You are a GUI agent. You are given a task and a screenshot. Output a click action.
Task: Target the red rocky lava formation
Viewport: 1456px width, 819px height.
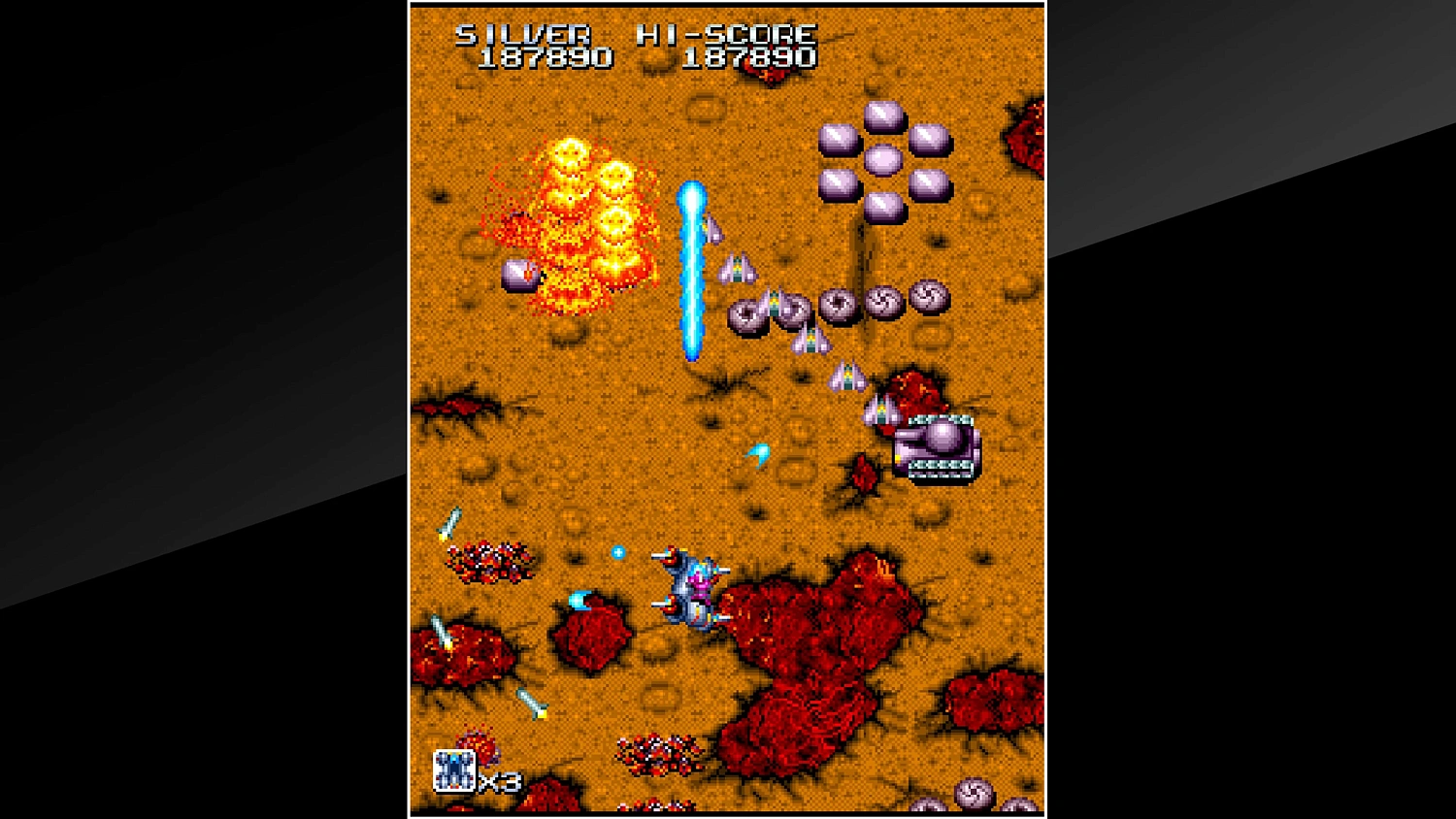[x=815, y=640]
